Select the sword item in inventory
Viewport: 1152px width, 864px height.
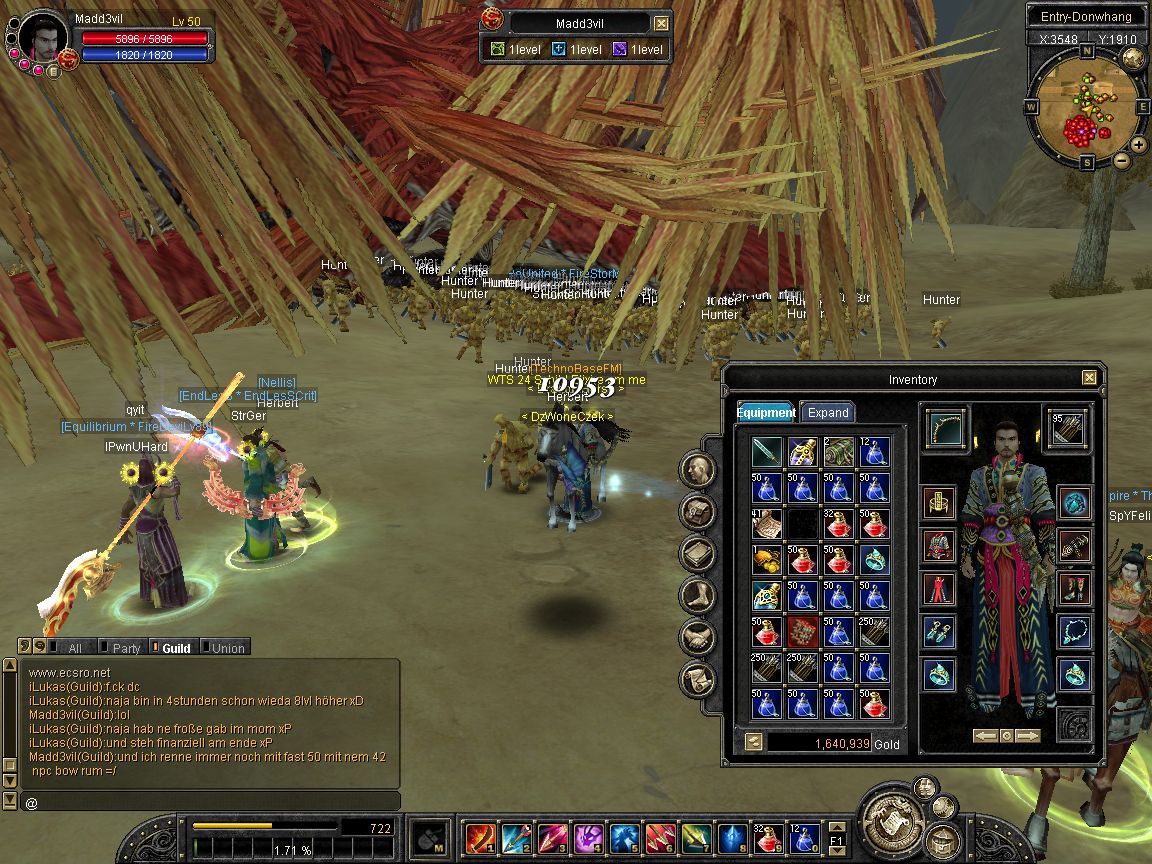tap(767, 452)
